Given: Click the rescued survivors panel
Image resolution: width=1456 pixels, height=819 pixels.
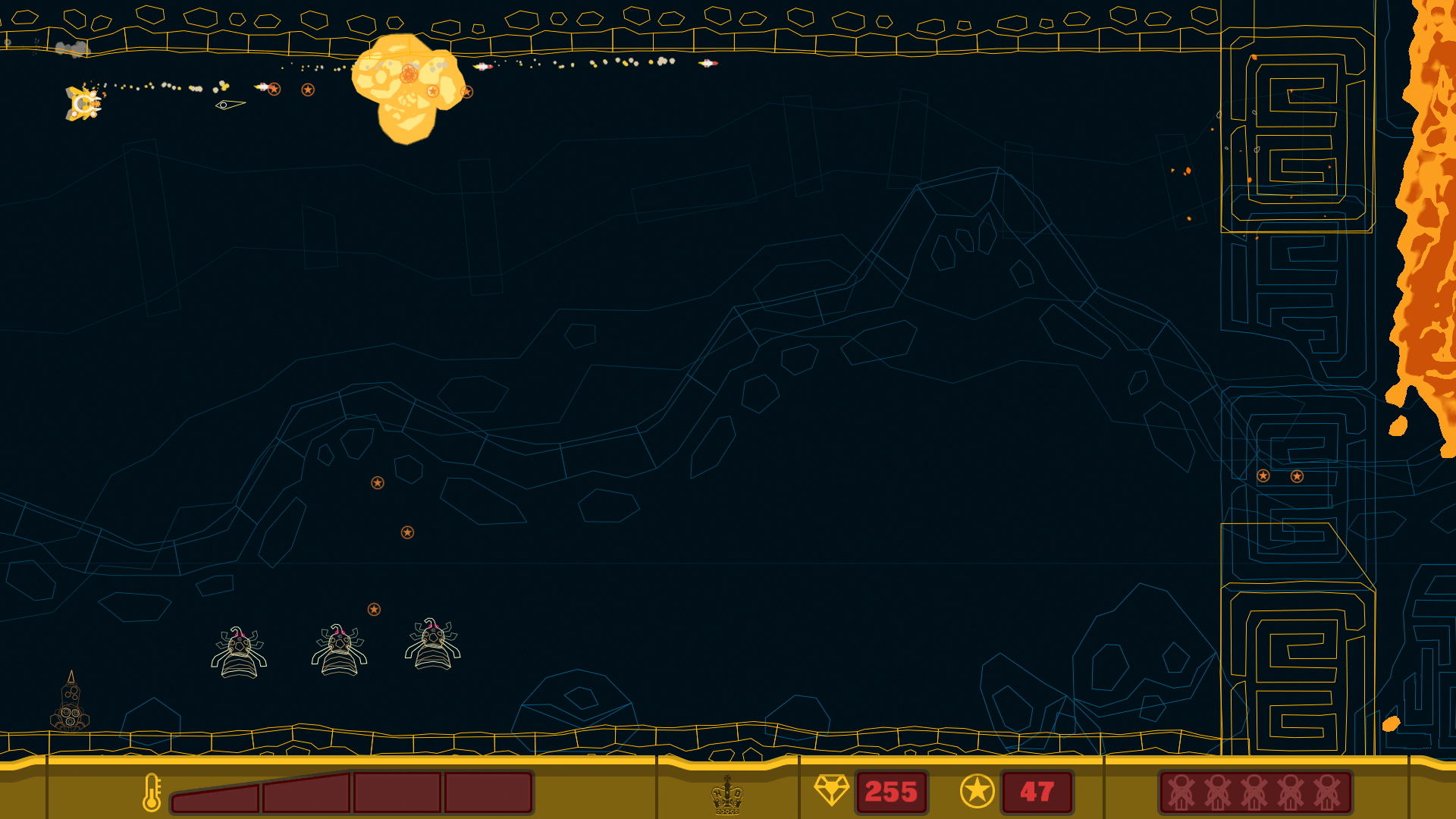Looking at the screenshot, I should pos(1255,792).
